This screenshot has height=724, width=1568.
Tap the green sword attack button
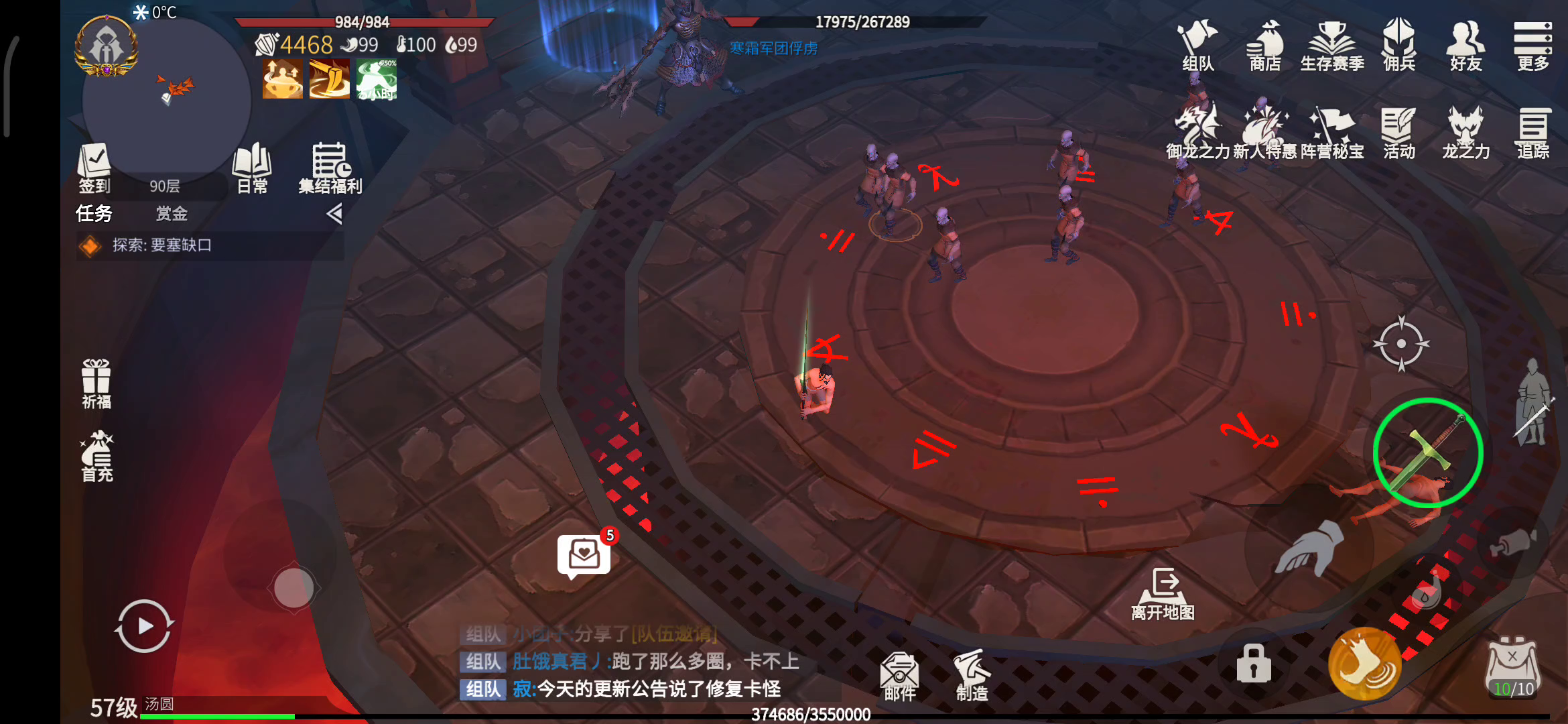click(1427, 453)
